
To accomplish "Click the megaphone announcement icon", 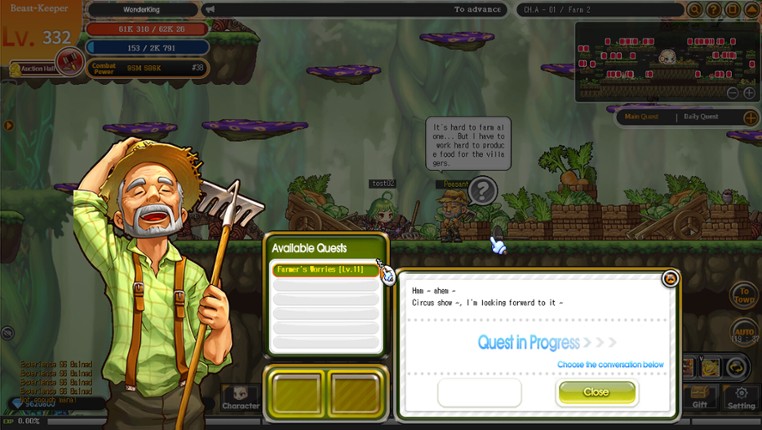I will [x=209, y=9].
